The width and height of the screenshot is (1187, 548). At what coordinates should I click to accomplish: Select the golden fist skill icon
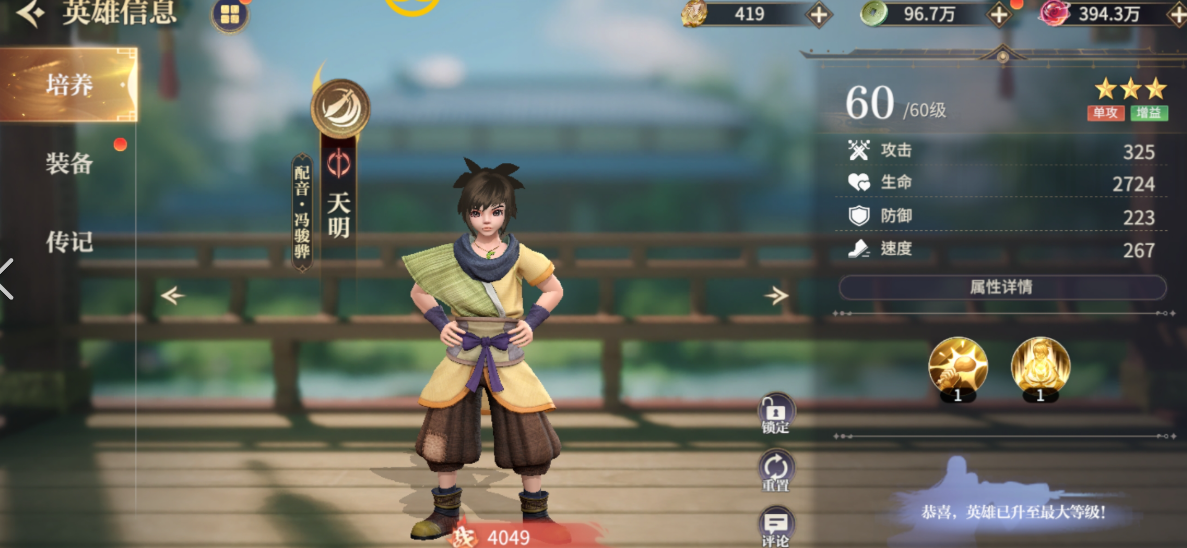coord(958,366)
